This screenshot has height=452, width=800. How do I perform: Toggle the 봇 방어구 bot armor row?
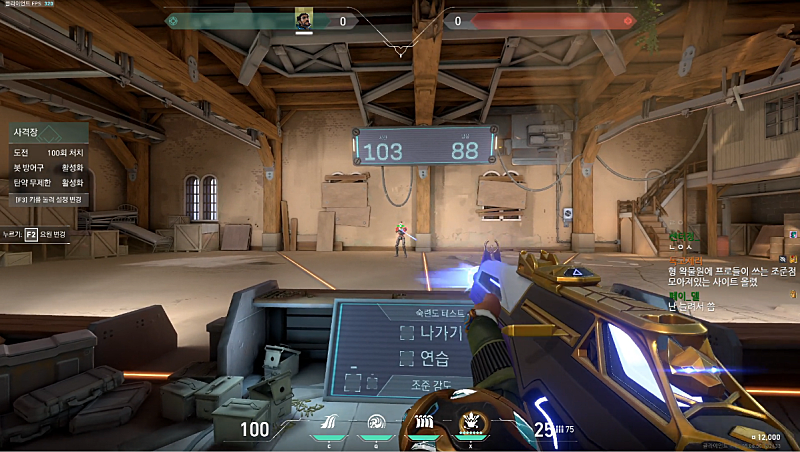tap(47, 168)
